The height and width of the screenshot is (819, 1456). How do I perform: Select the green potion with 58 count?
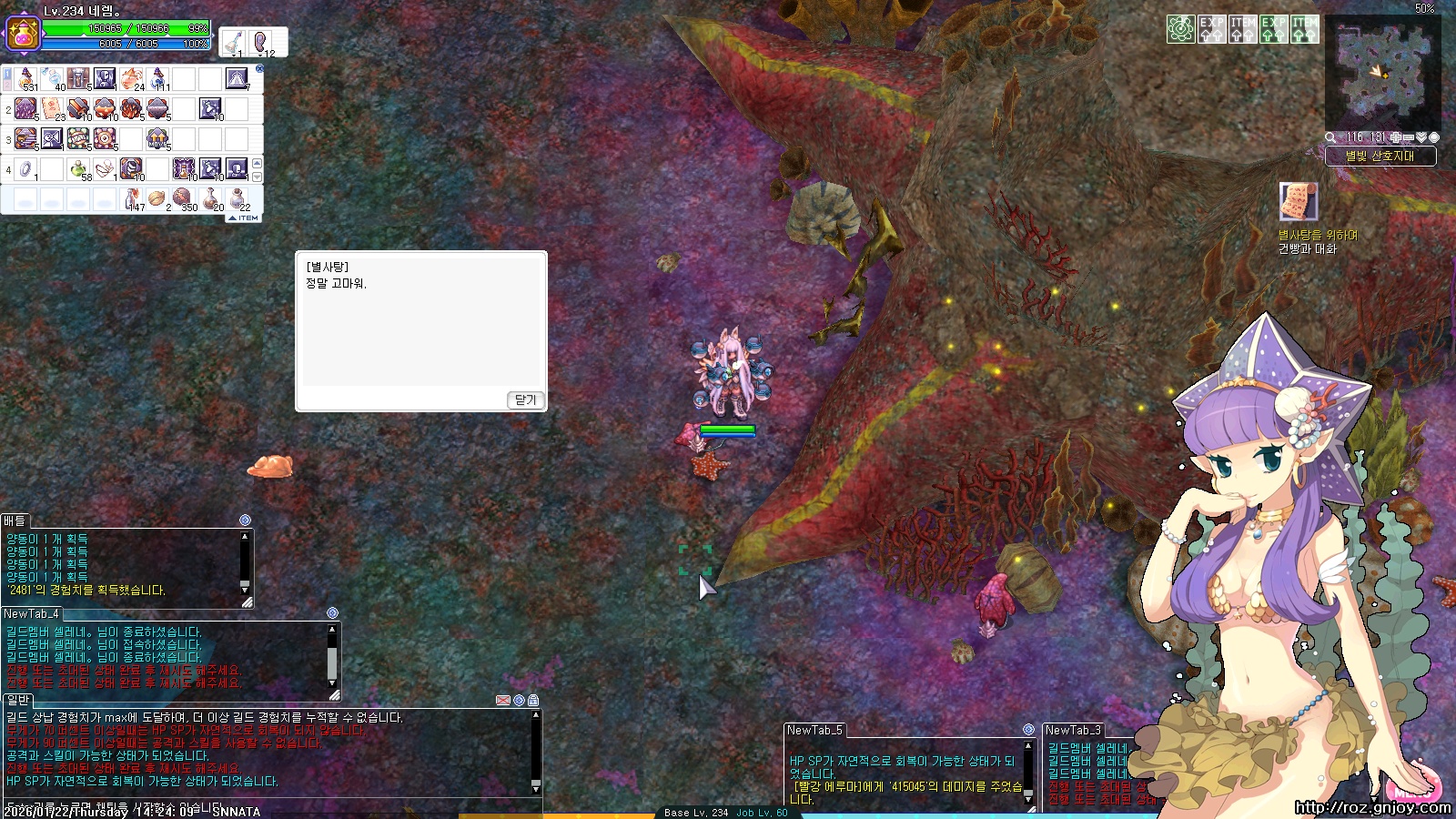point(79,168)
